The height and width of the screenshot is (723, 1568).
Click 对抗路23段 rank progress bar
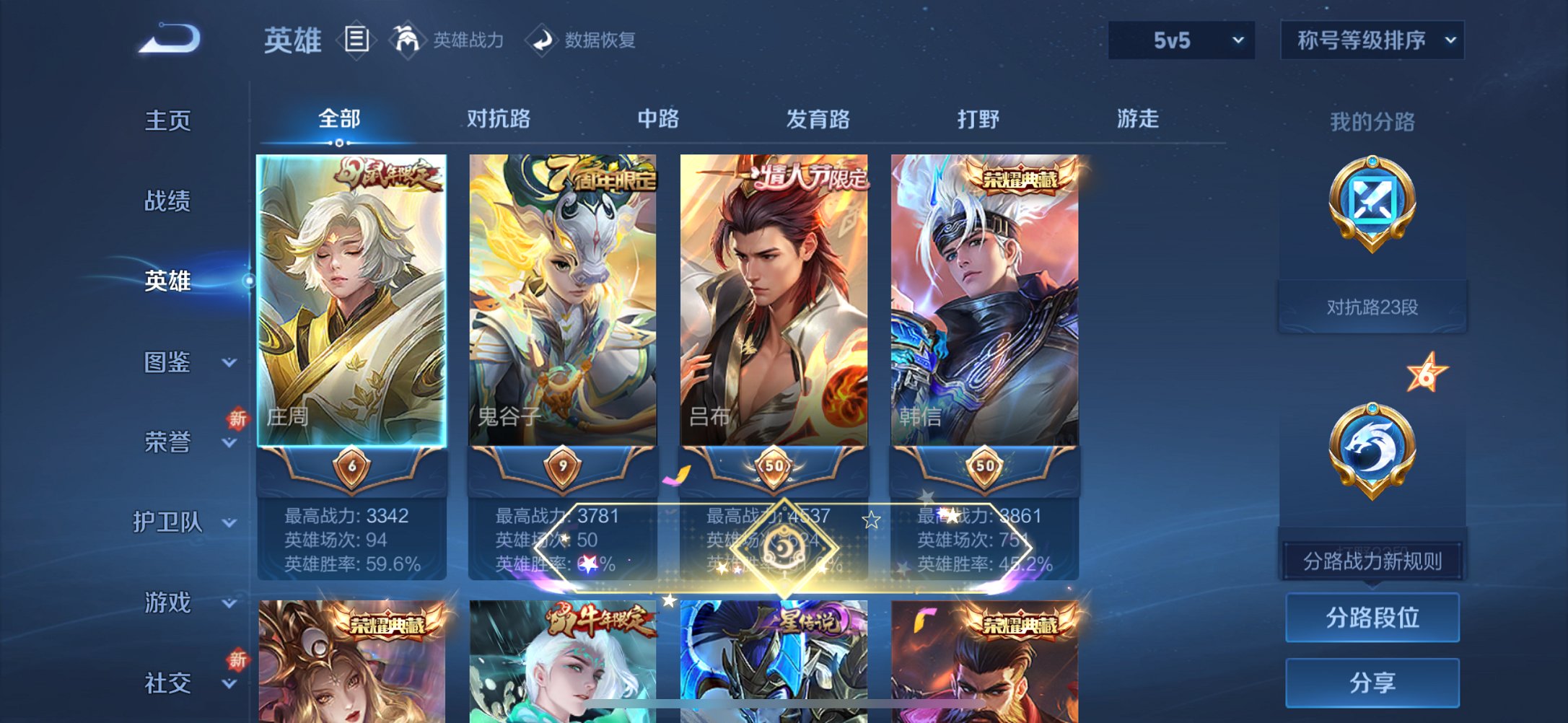(1372, 305)
